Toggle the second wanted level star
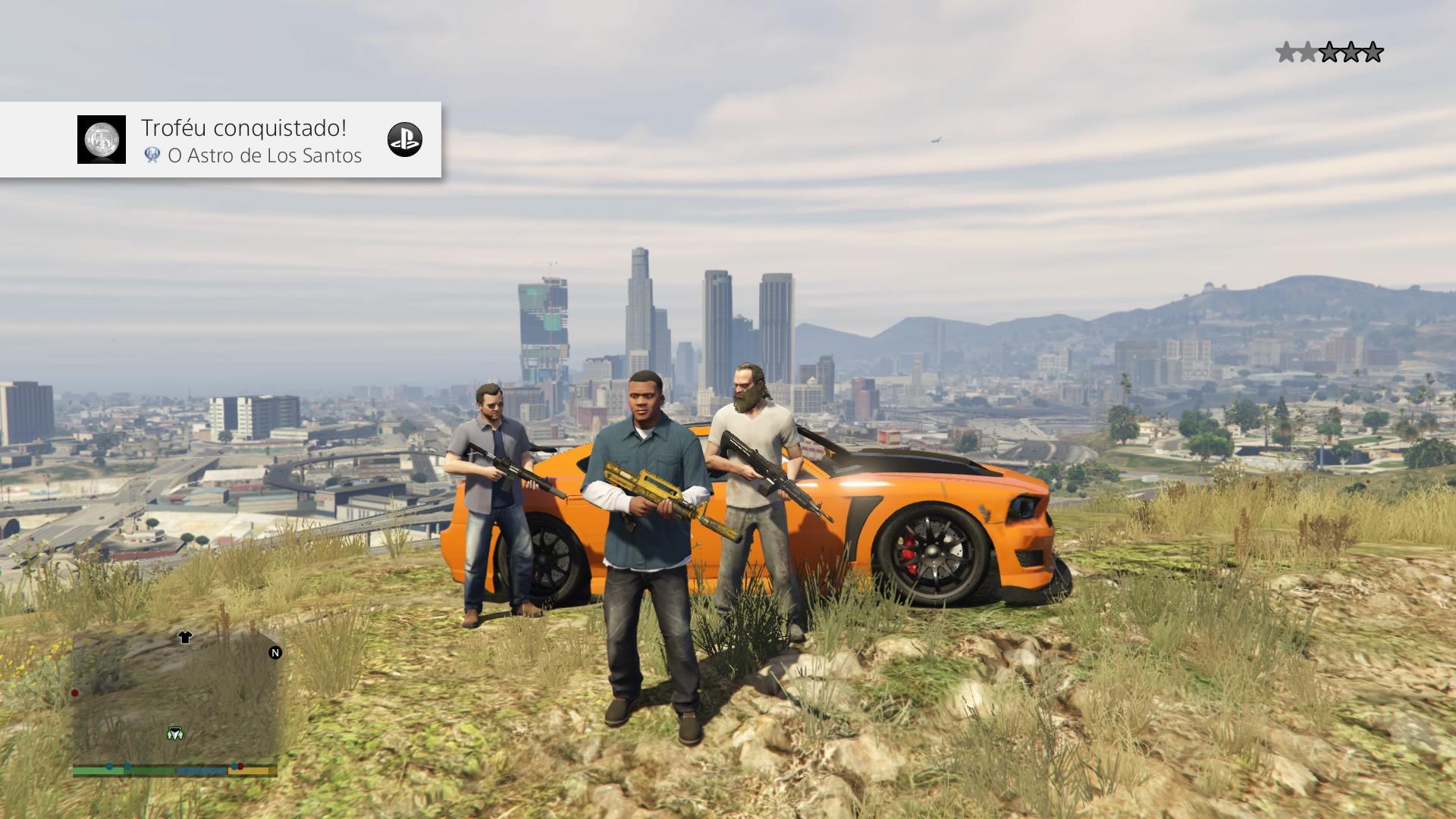 1308,52
